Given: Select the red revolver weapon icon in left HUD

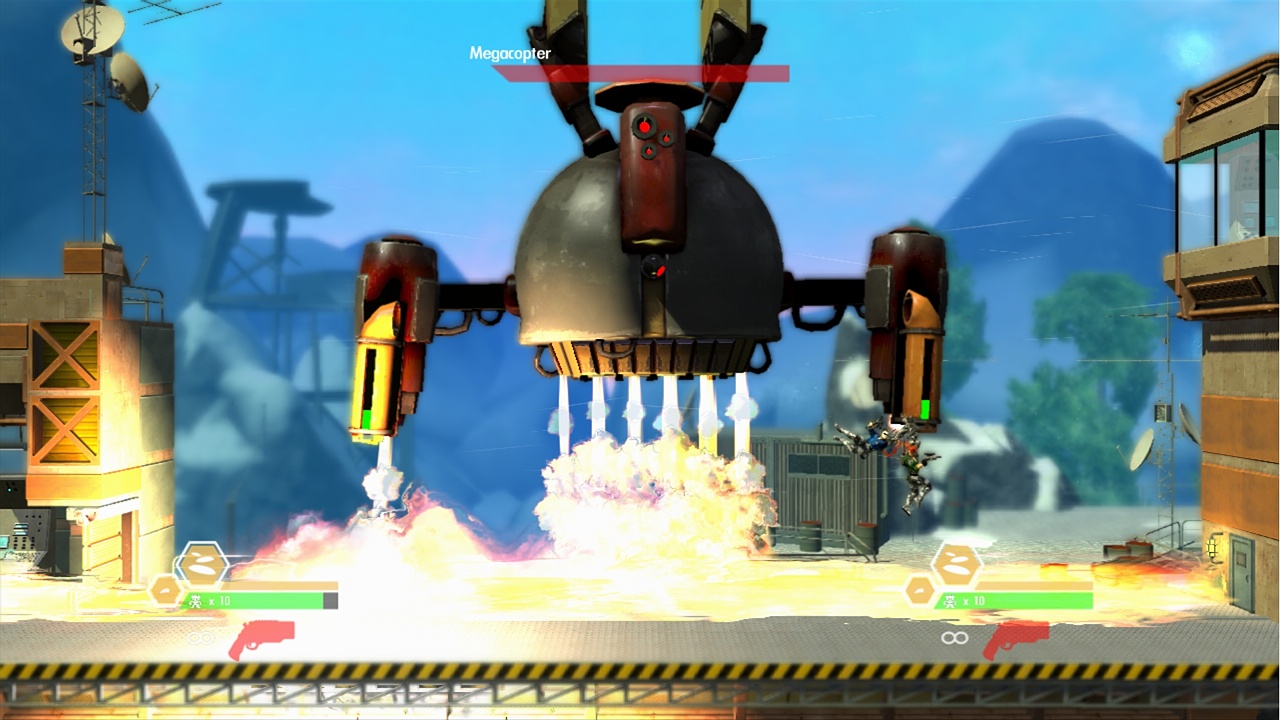Looking at the screenshot, I should coord(262,638).
